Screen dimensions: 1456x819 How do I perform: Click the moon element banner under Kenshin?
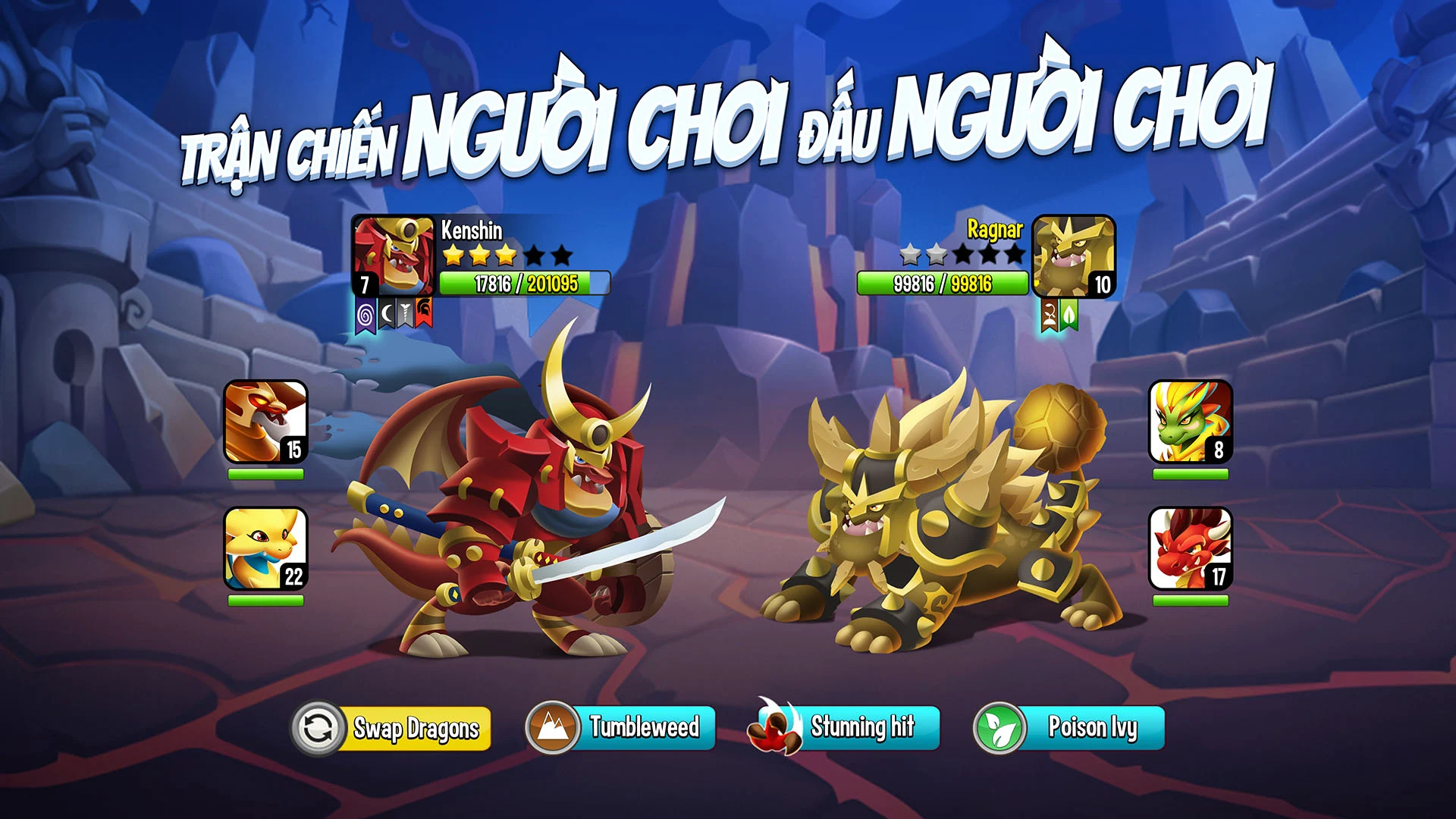(x=385, y=313)
